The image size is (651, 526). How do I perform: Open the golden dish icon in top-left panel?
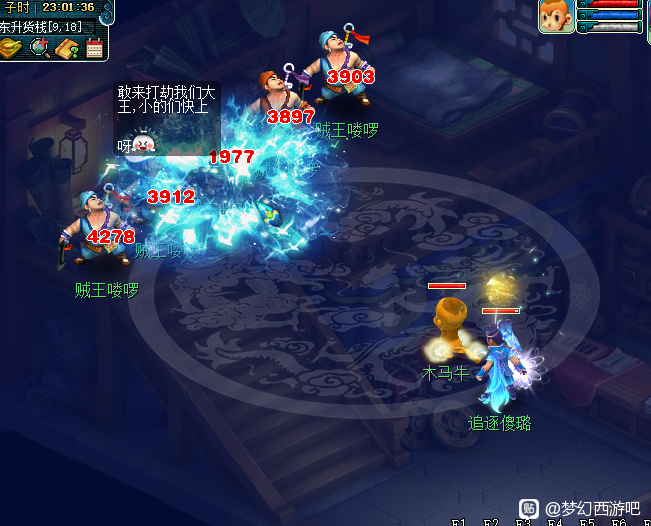tap(12, 48)
